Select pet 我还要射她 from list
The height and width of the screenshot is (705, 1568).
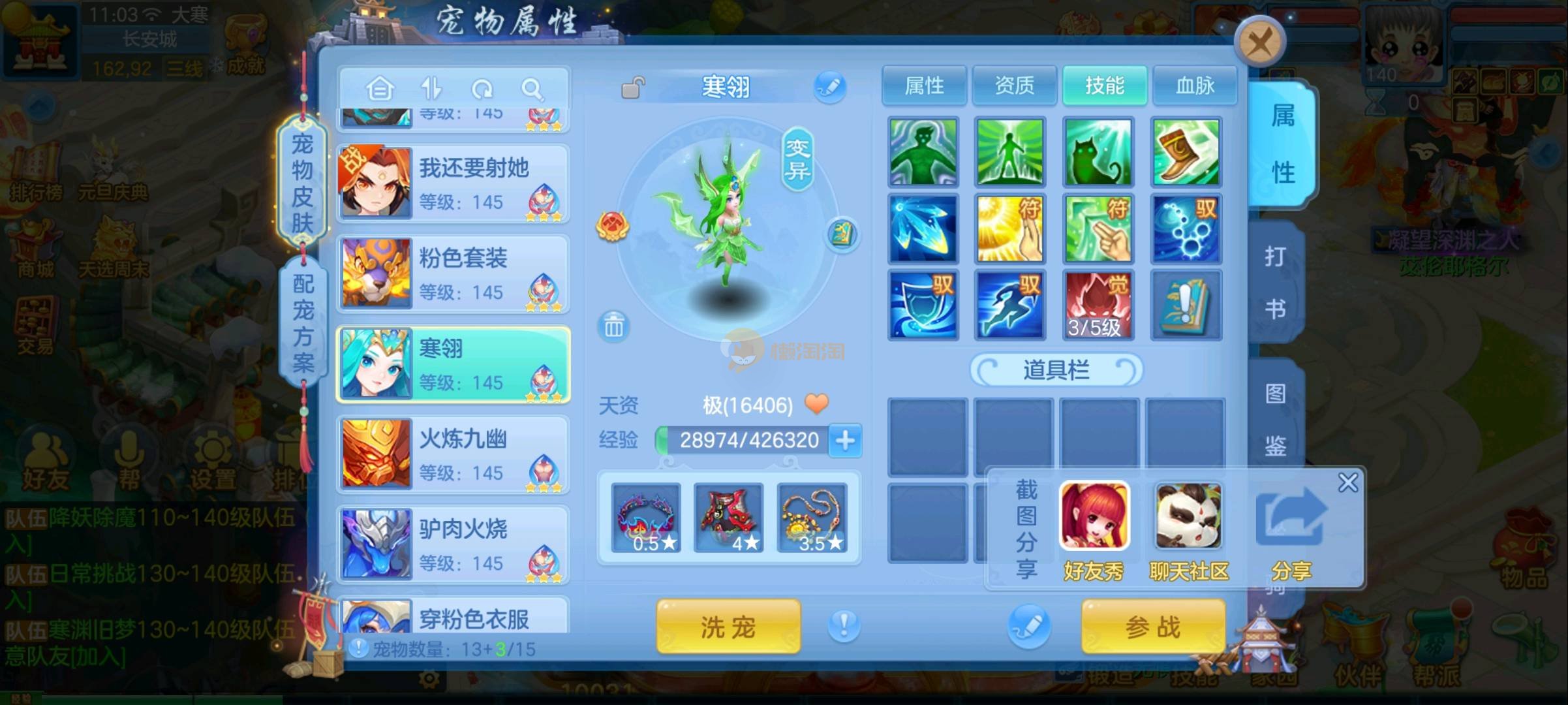[453, 184]
